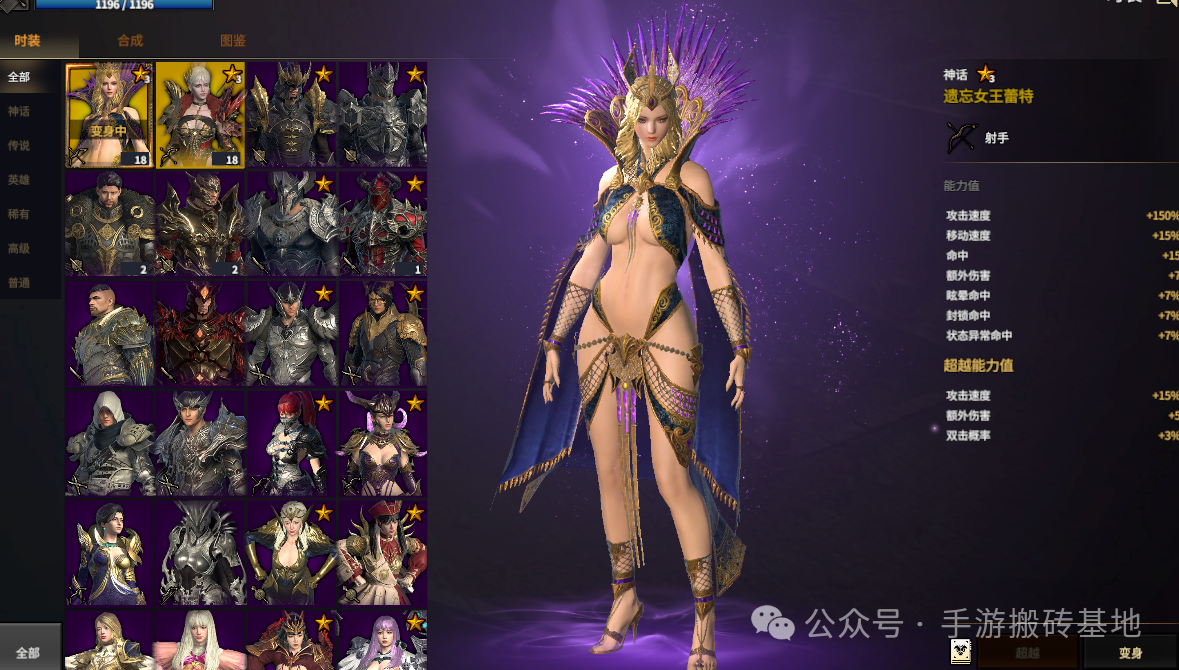This screenshot has height=670, width=1179.
Task: Pick the white-hooded assassin costume
Action: pos(109,443)
